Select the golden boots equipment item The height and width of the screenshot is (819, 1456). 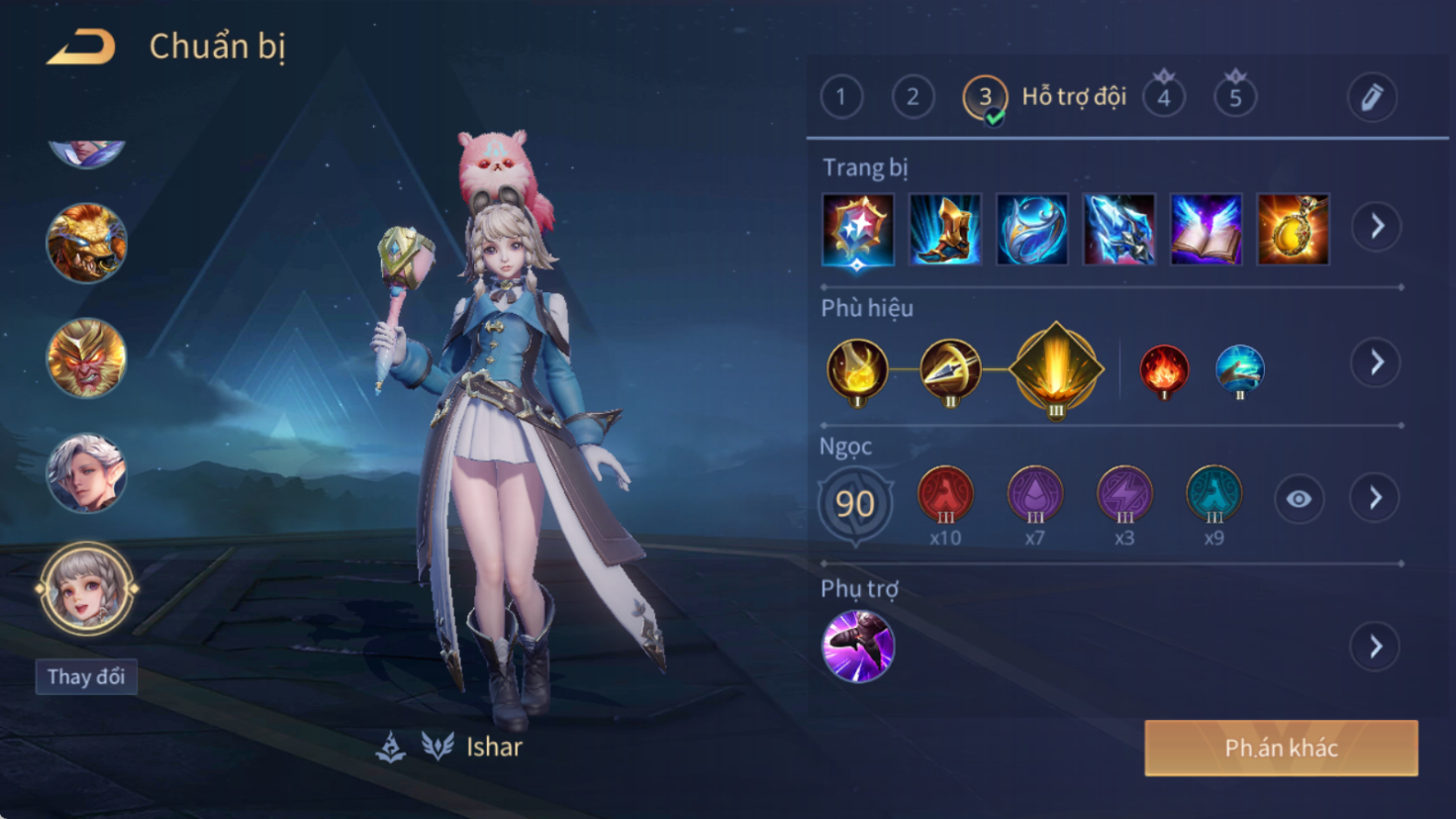point(945,230)
